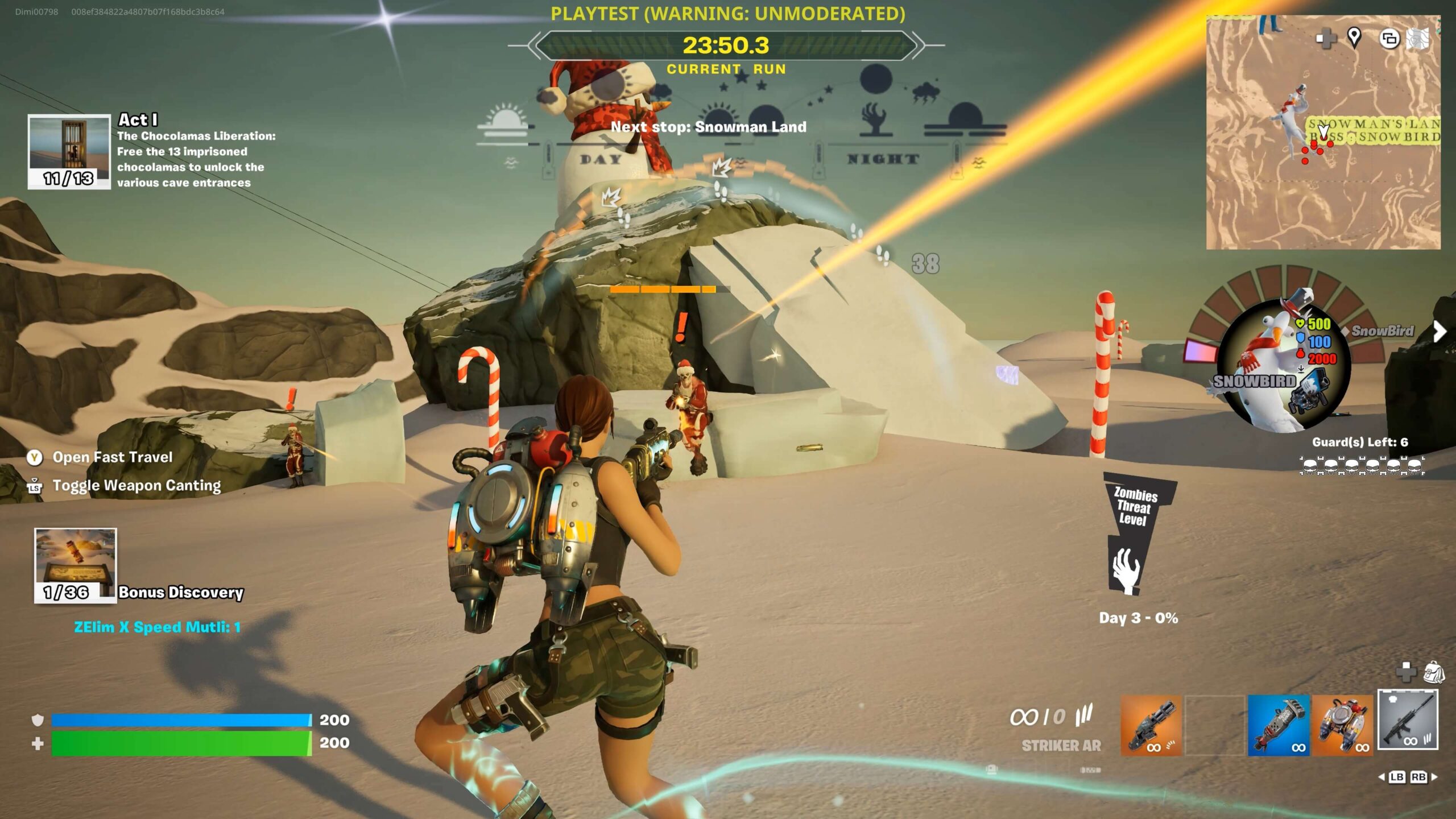Select the Striker AR weapon slot
Image resolution: width=1456 pixels, height=819 pixels.
pyautogui.click(x=1408, y=719)
